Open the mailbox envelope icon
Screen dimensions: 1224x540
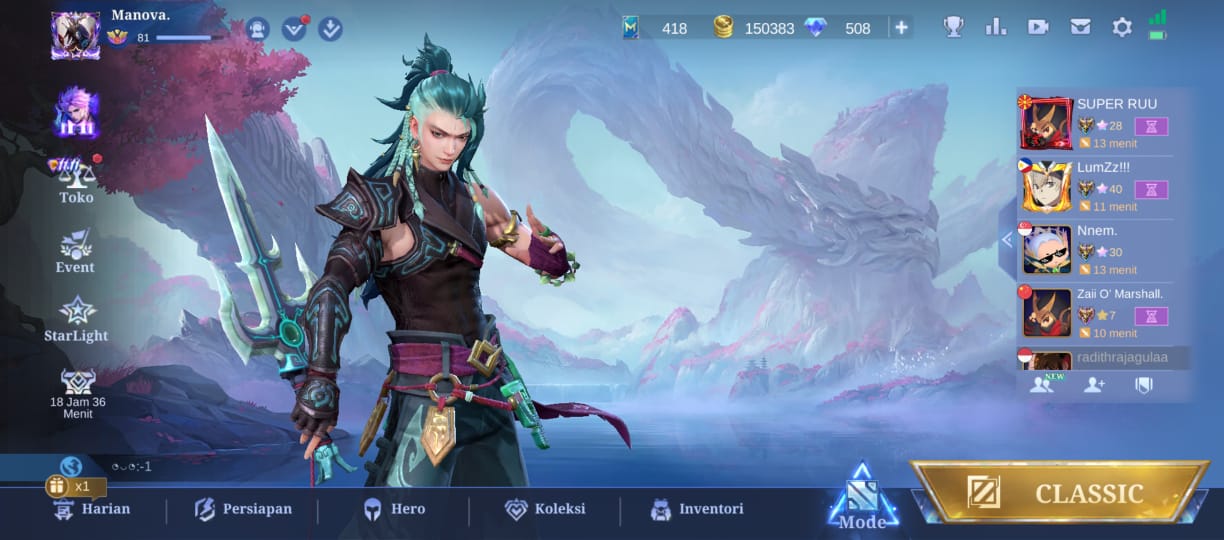[x=1080, y=28]
